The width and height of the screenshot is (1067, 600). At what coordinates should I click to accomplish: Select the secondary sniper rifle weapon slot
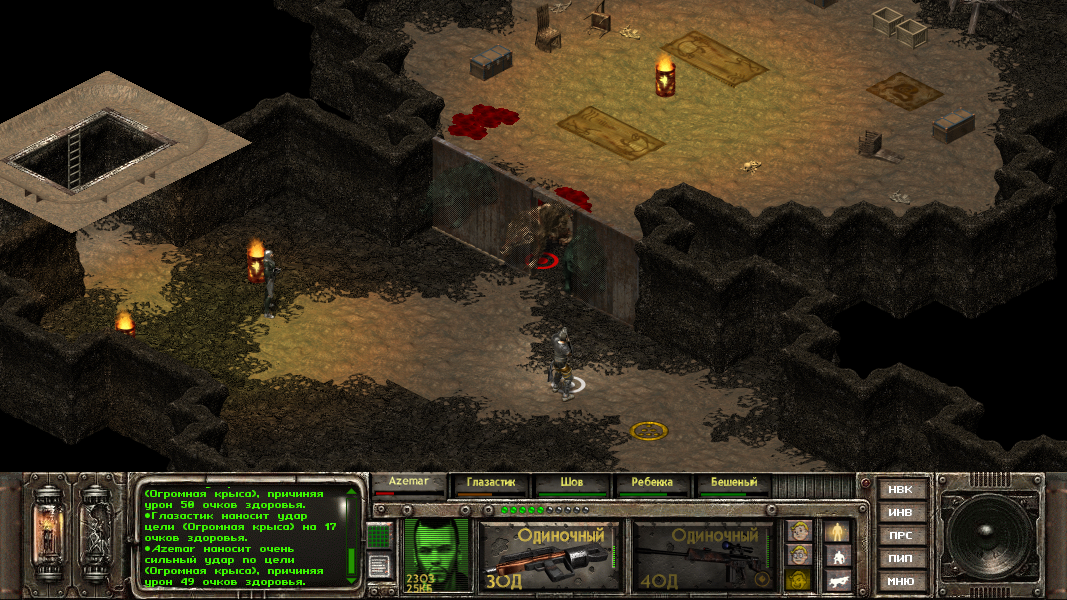coord(704,555)
